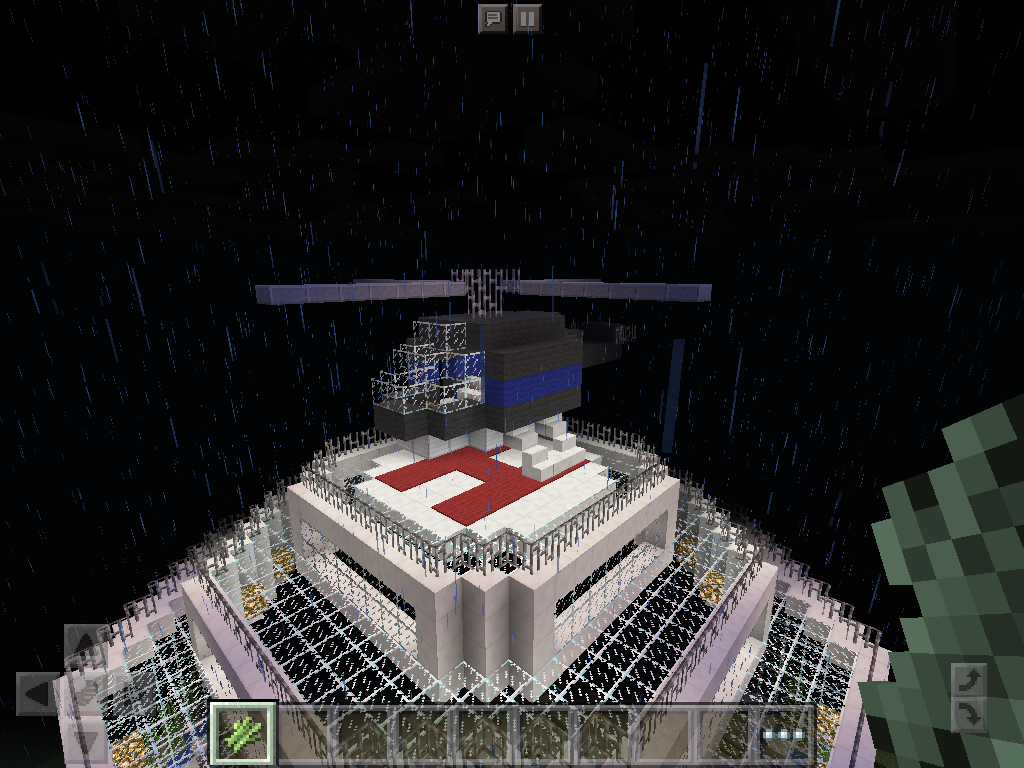Open inventory via the three-dots hotbar button
Viewport: 1024px width, 768px height.
click(783, 735)
